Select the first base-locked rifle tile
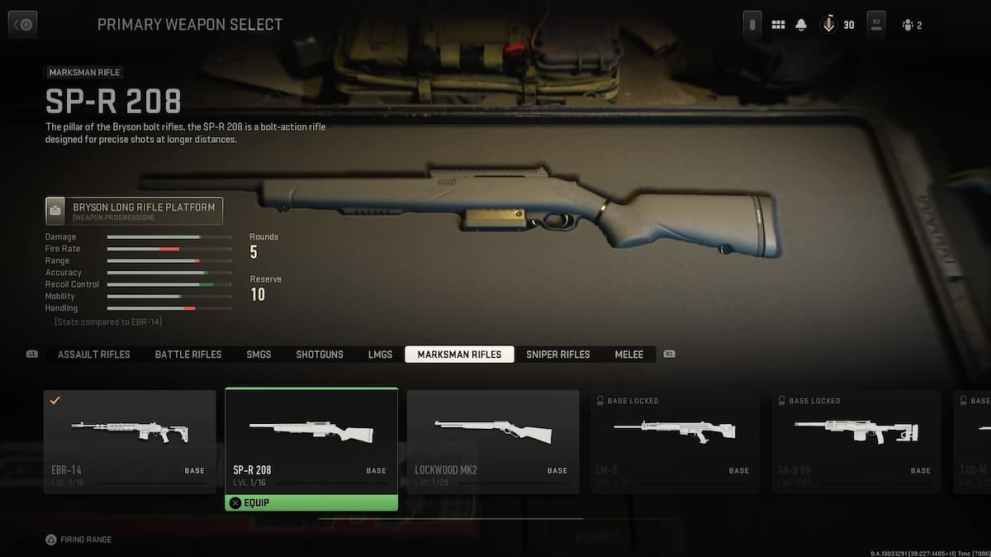This screenshot has width=991, height=557. click(x=675, y=440)
